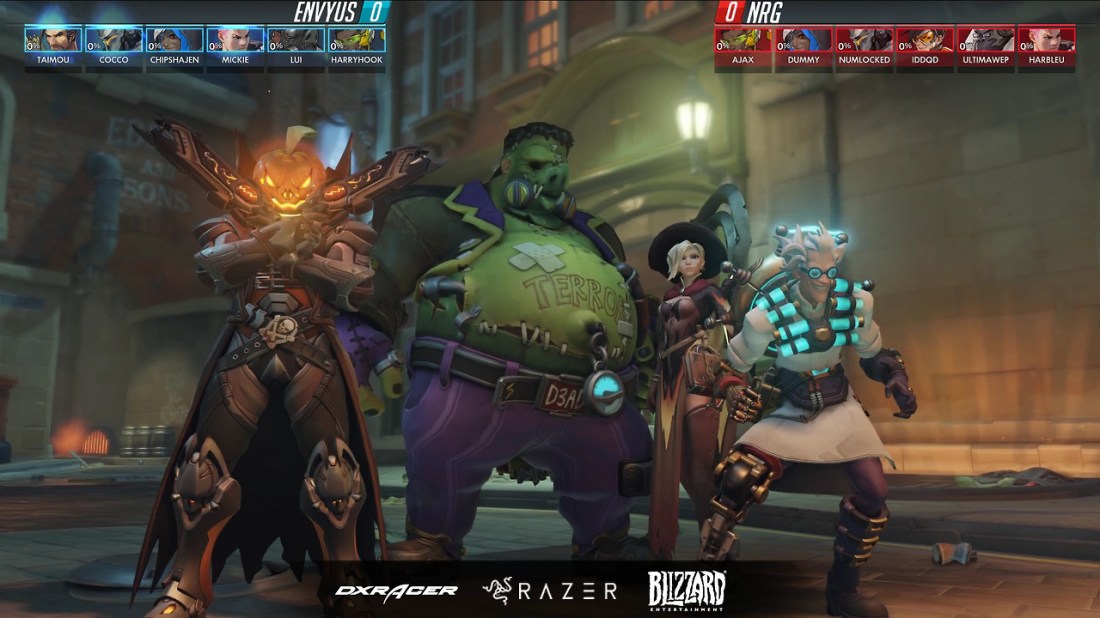Spectate Cocco on the EnVyUs roster
The width and height of the screenshot is (1100, 618).
(114, 40)
